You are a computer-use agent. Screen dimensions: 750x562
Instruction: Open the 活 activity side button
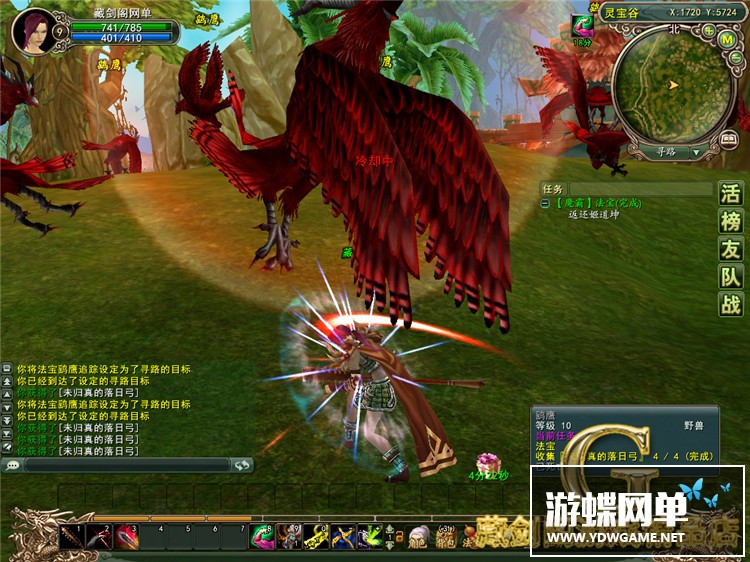pyautogui.click(x=731, y=194)
